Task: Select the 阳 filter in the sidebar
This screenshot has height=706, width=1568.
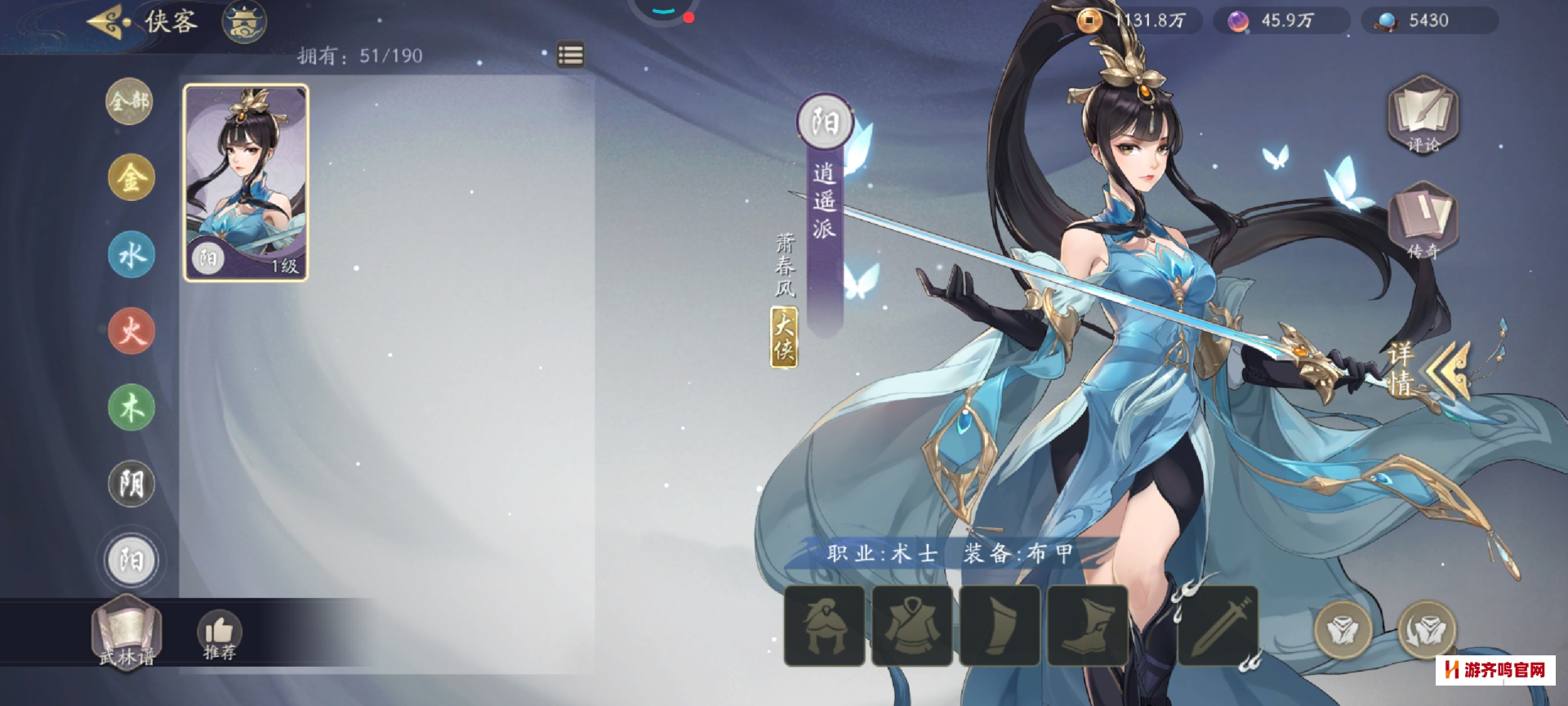Action: [131, 561]
